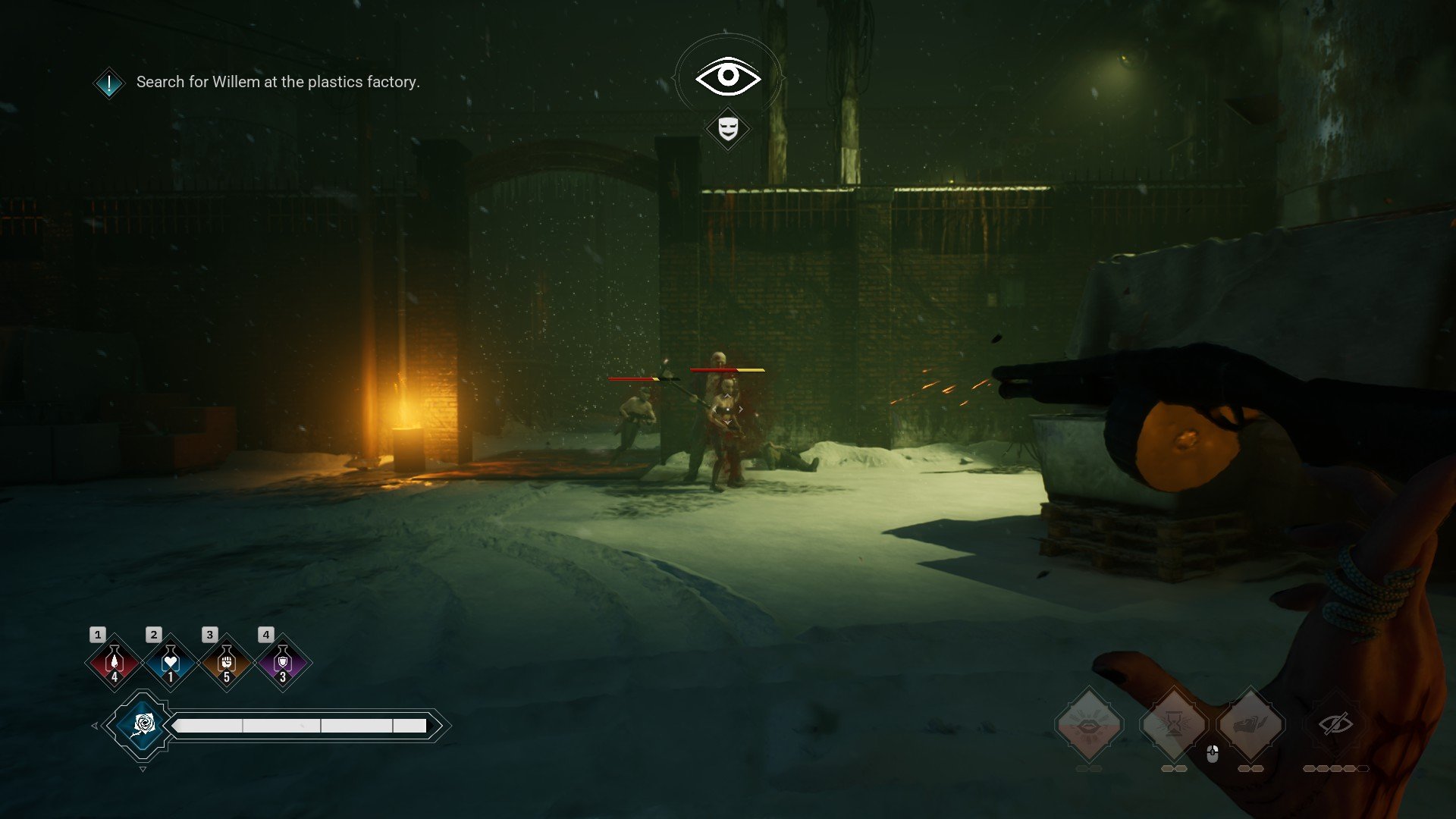This screenshot has width=1456, height=819.
Task: Toggle the crossed-out eye ability
Action: [1335, 724]
